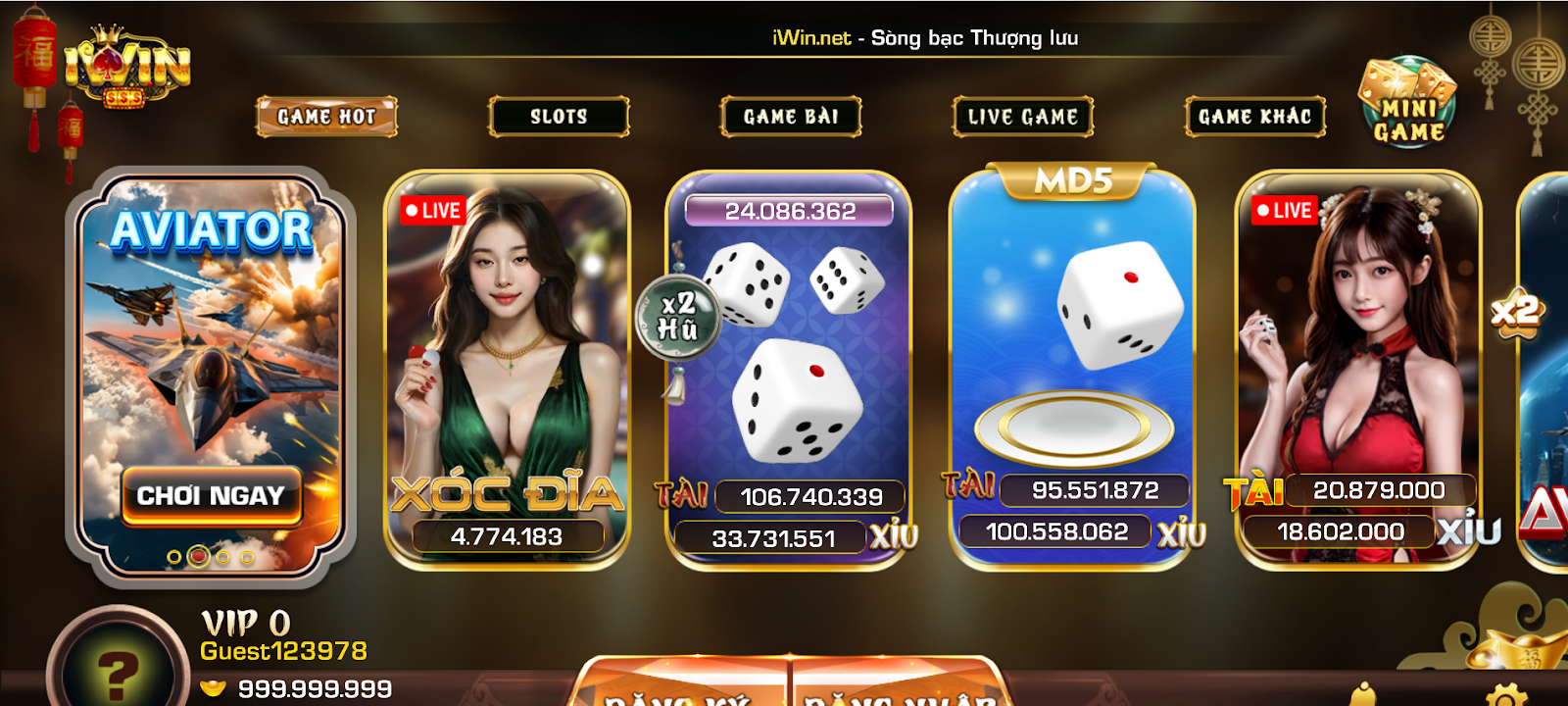Click the Đăng Ký register button
This screenshot has height=706, width=1568.
[681, 689]
